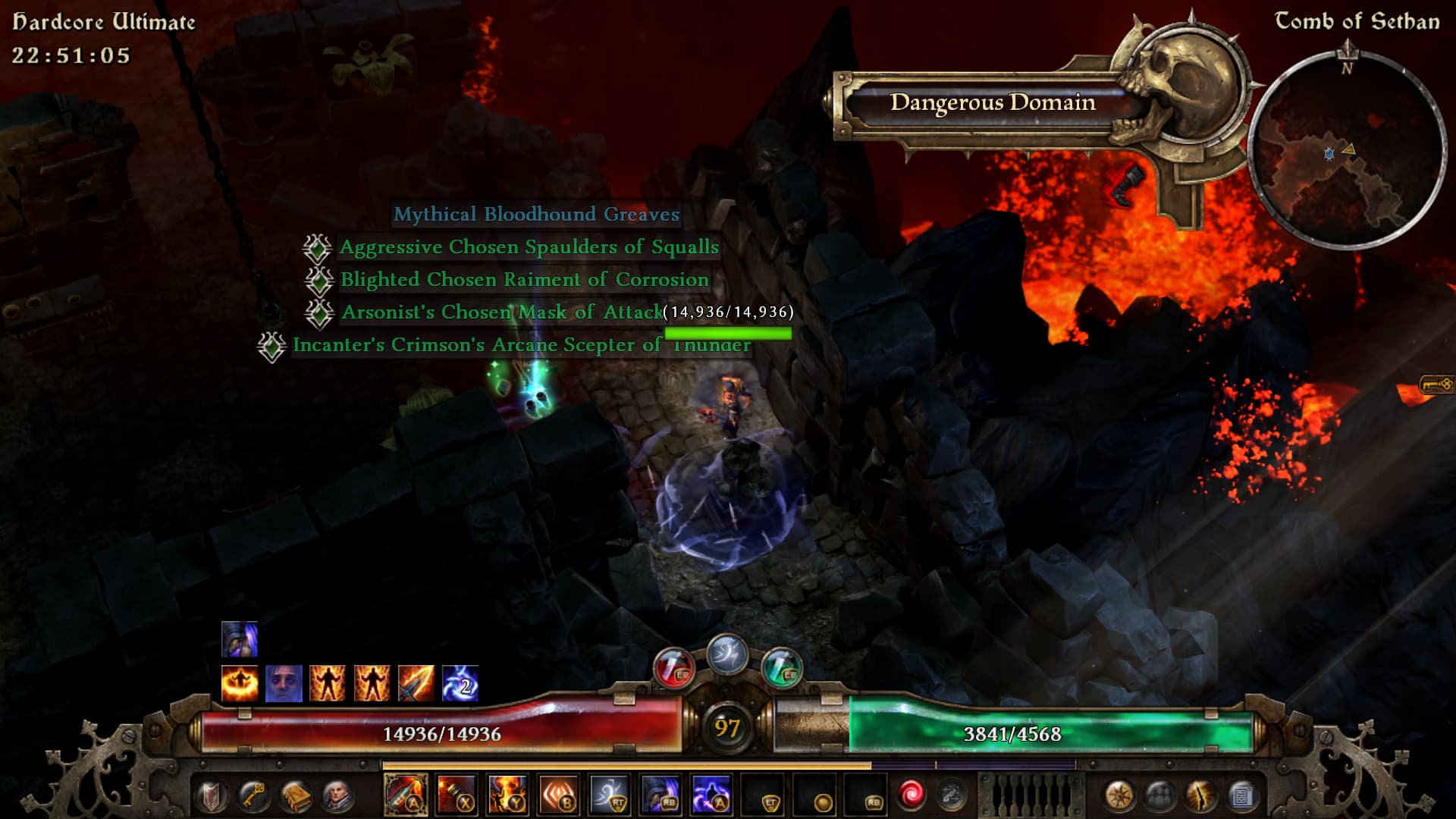1456x819 pixels.
Task: Open the blue notes page button
Action: click(x=1241, y=796)
